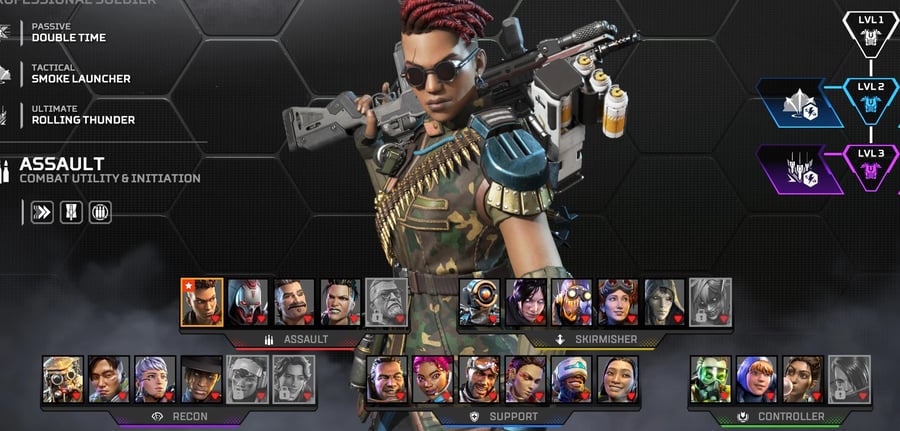Pick Fuse, the mustached Assault legend
The height and width of the screenshot is (431, 900).
(294, 302)
